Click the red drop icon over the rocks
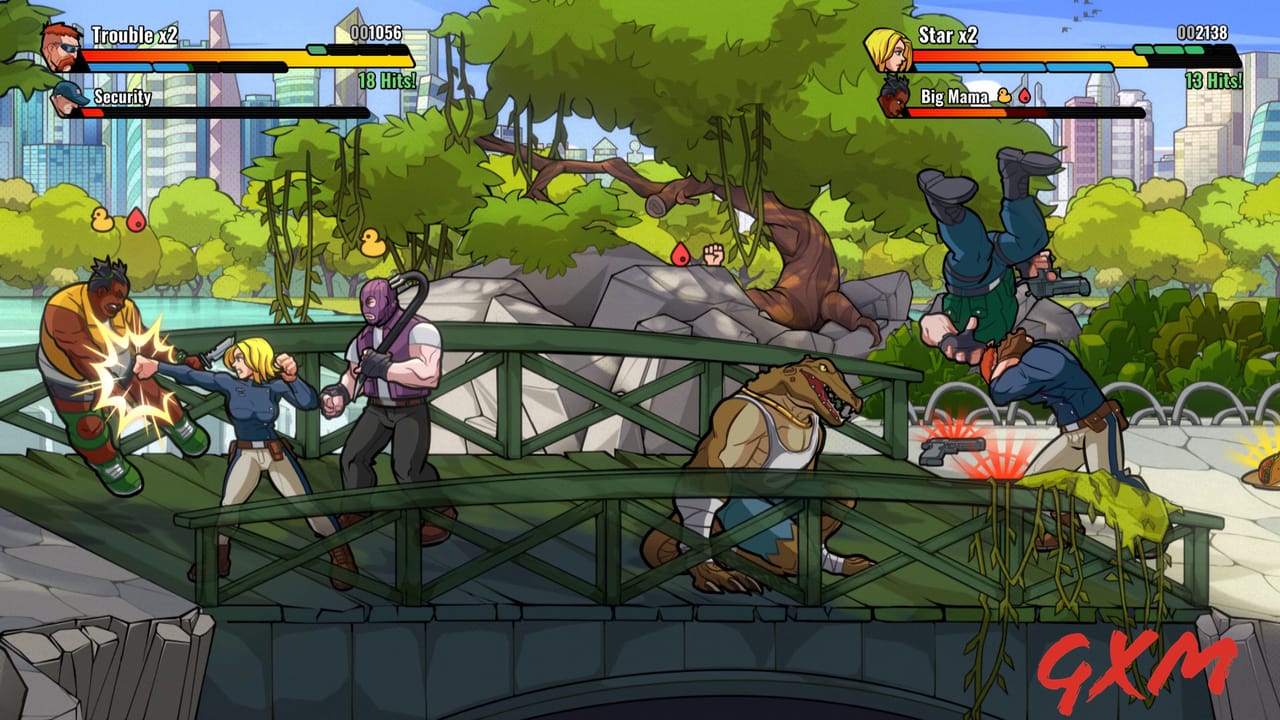The image size is (1280, 720). pos(680,253)
